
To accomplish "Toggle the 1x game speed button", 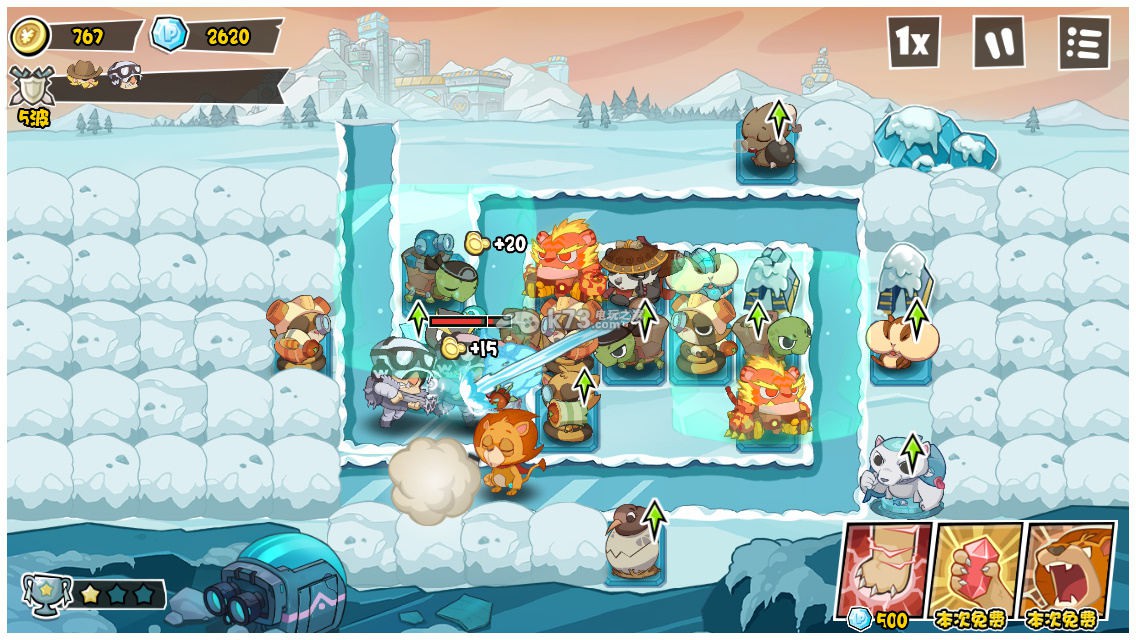I will [913, 42].
